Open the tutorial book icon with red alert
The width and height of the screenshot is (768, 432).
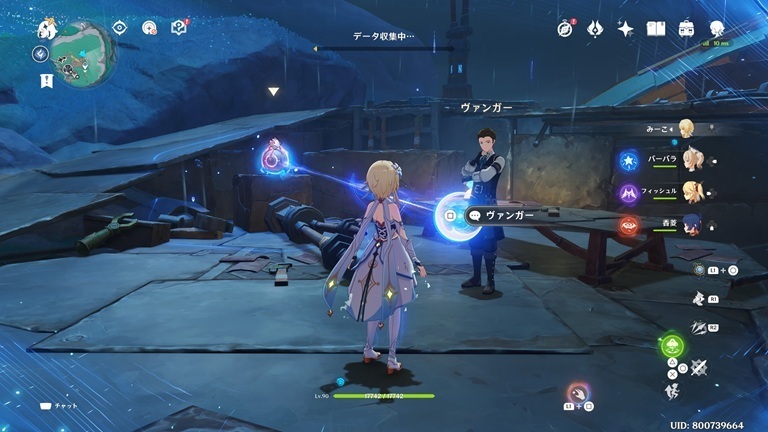coord(180,28)
